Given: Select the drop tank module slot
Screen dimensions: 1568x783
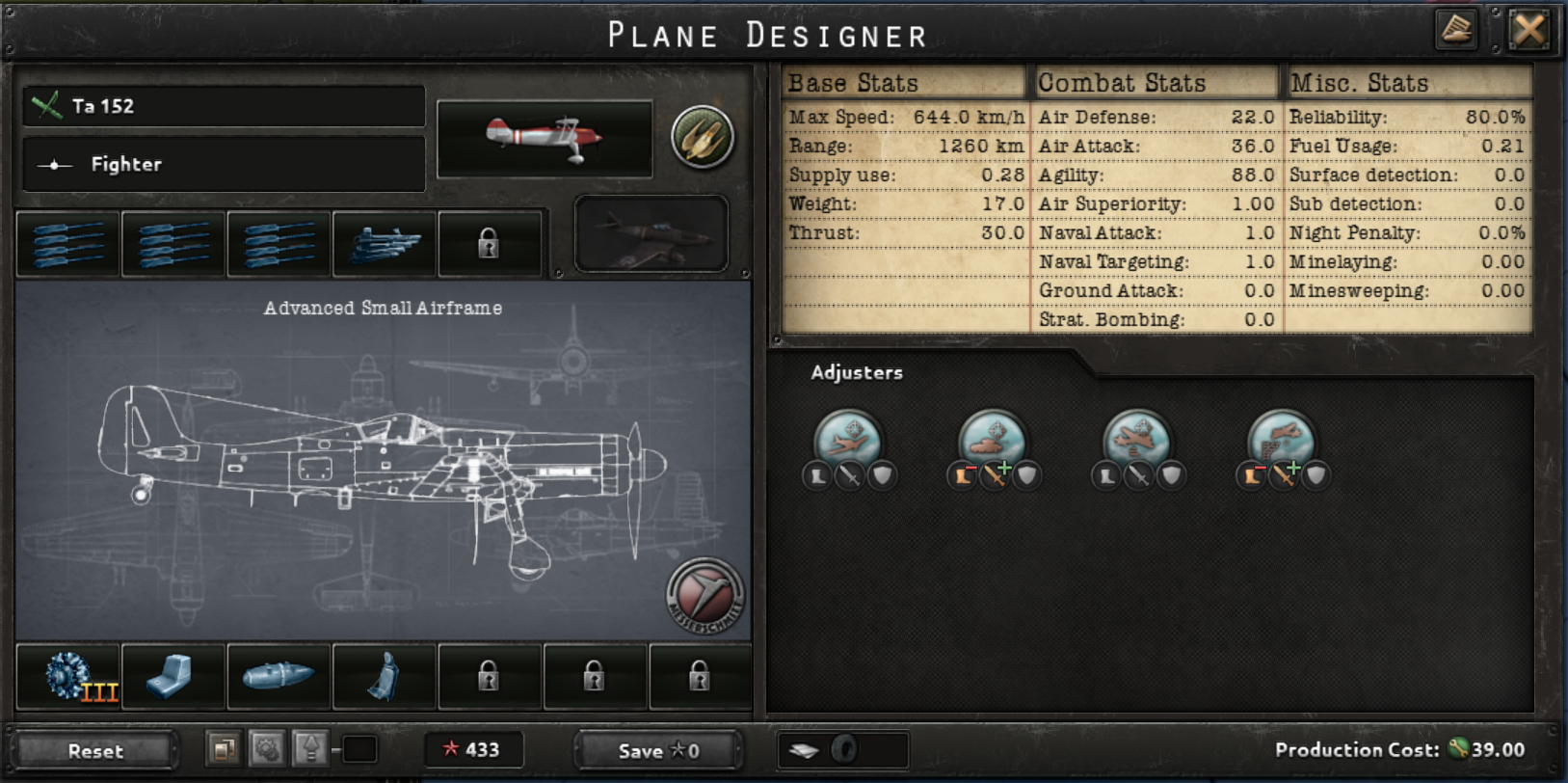Looking at the screenshot, I should pos(278,675).
